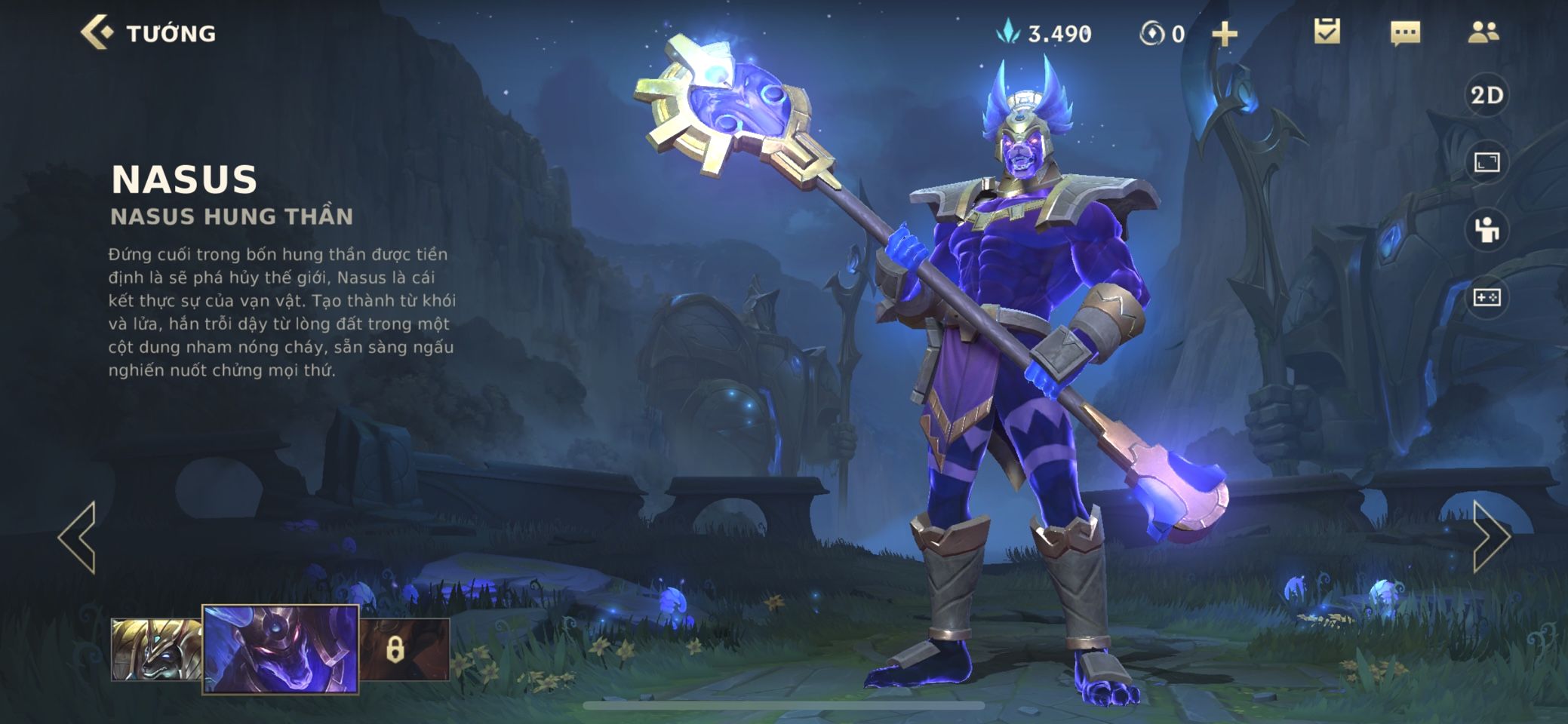The image size is (1568, 724).
Task: Open the character pose/emote button
Action: [x=1487, y=230]
